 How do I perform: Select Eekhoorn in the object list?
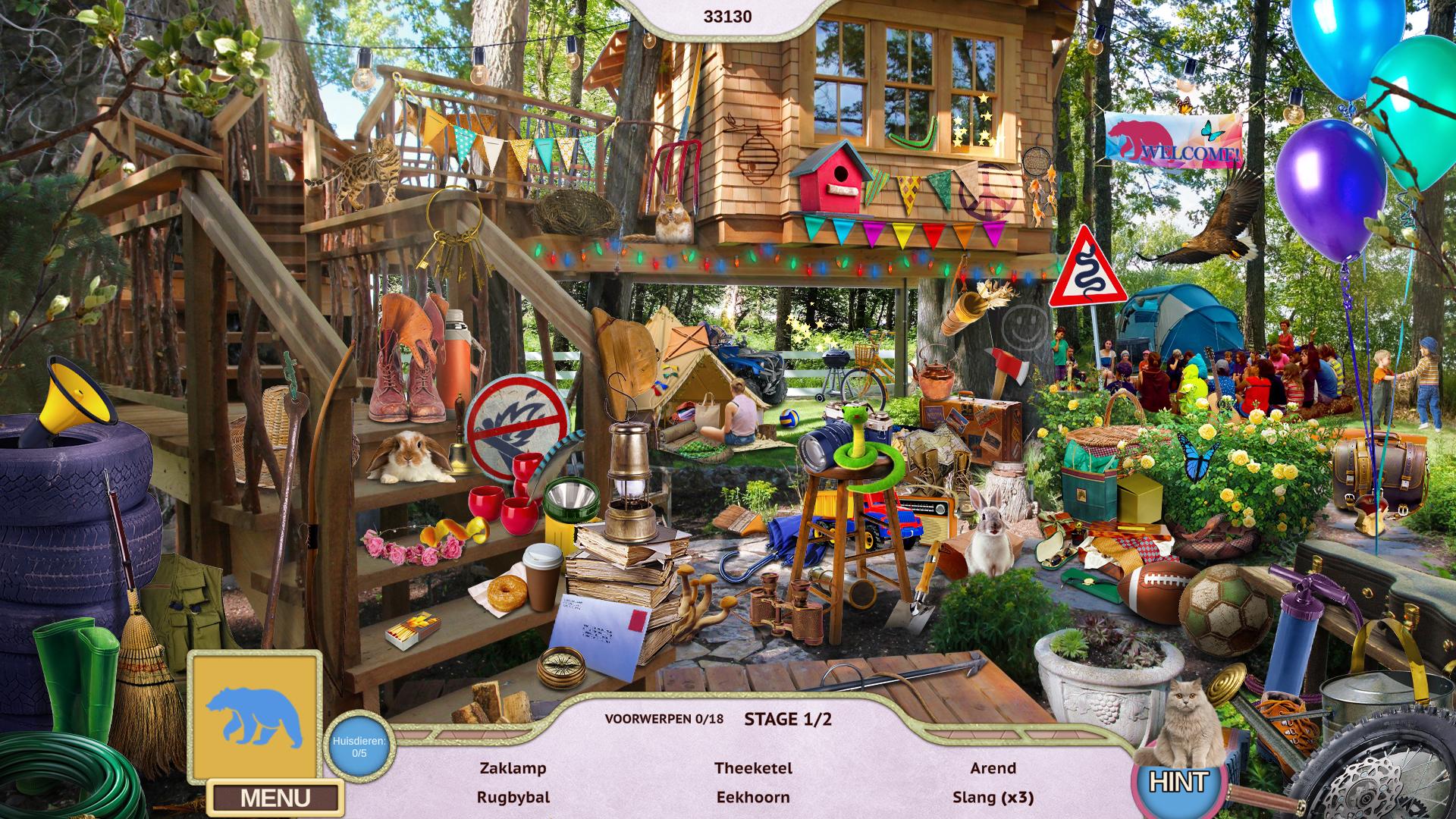(752, 797)
